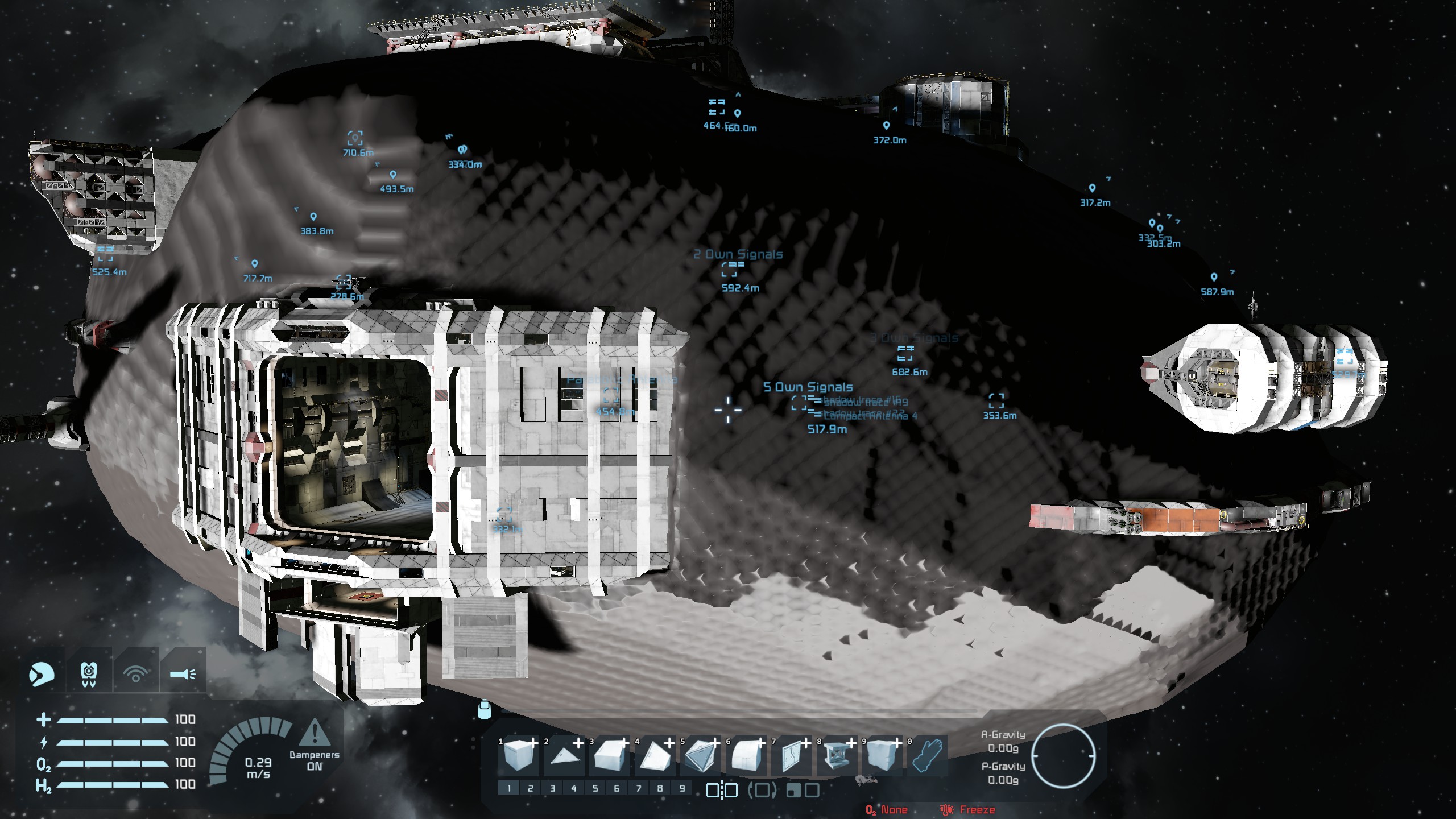Image resolution: width=1456 pixels, height=819 pixels.
Task: Switch to toolbar page 9
Action: point(682,788)
